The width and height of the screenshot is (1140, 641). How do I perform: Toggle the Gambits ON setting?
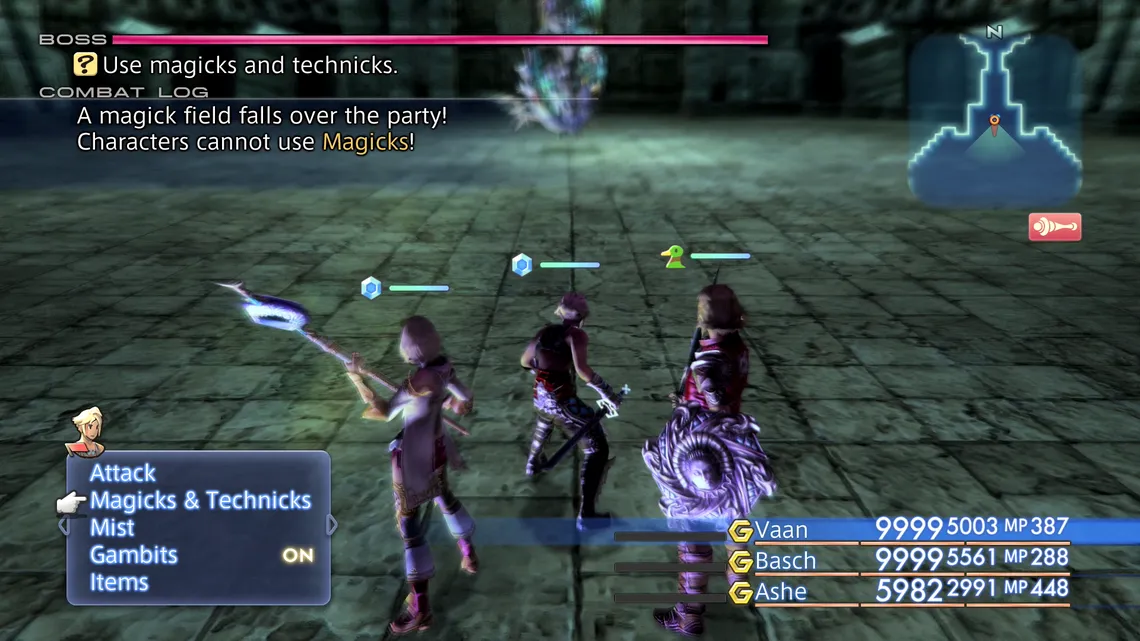pos(297,556)
